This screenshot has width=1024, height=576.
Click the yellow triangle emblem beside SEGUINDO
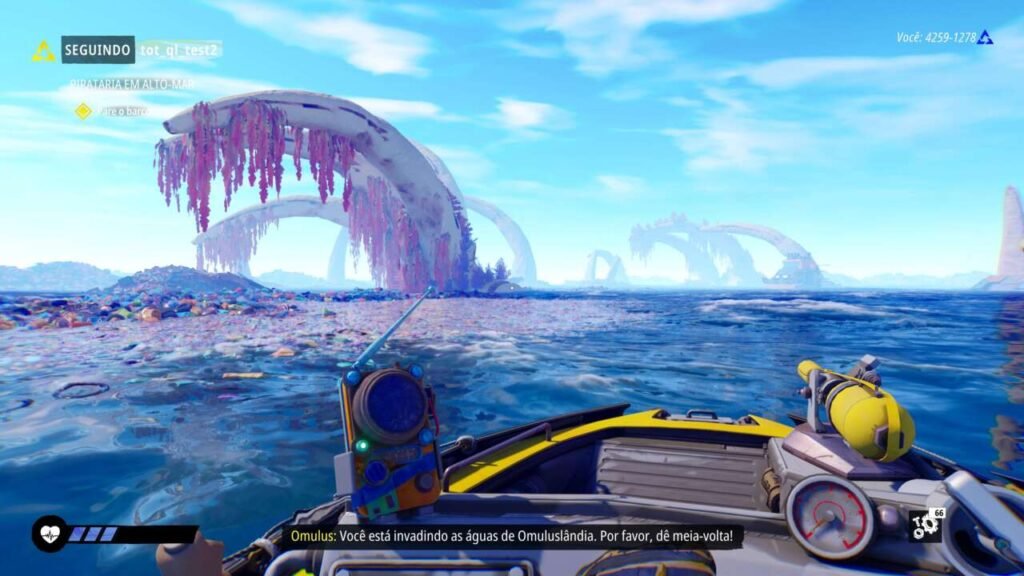pyautogui.click(x=44, y=51)
